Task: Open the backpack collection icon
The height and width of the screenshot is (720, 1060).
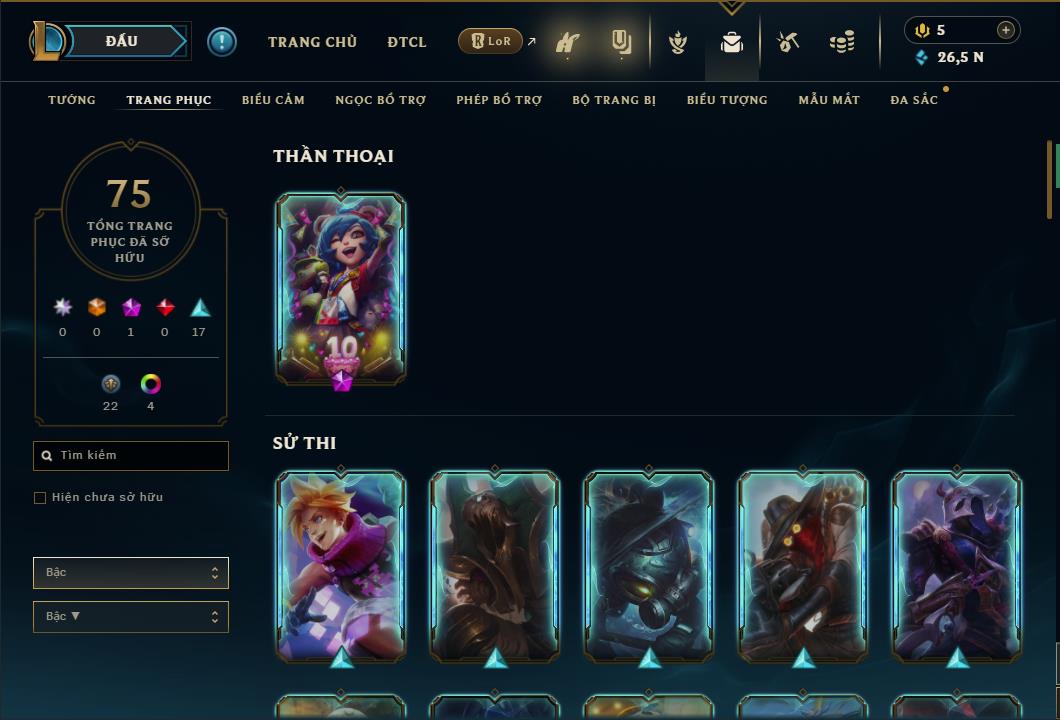Action: (x=732, y=42)
